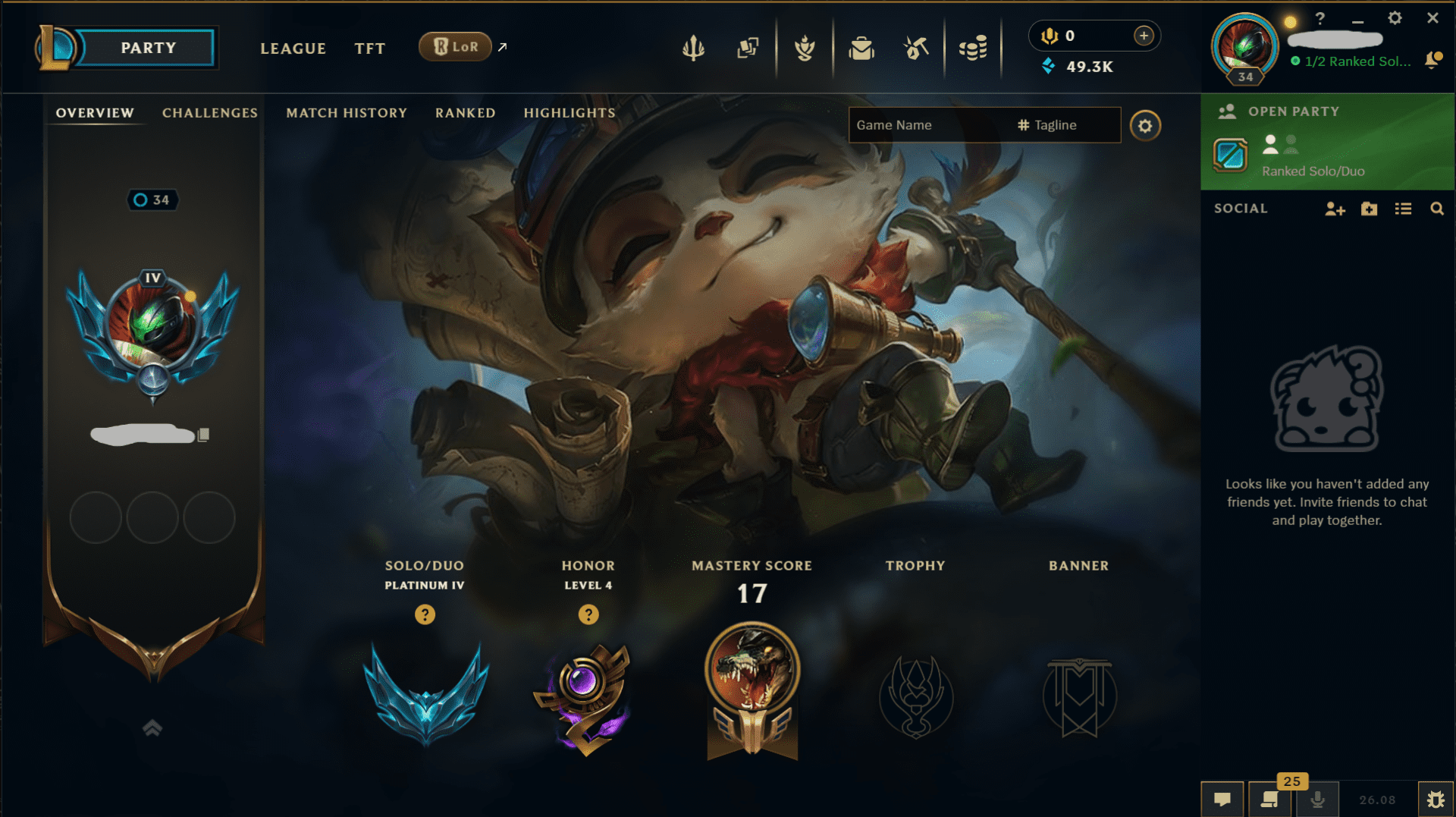Open the friend search icon in Social panel
The height and width of the screenshot is (817, 1456).
point(1438,209)
